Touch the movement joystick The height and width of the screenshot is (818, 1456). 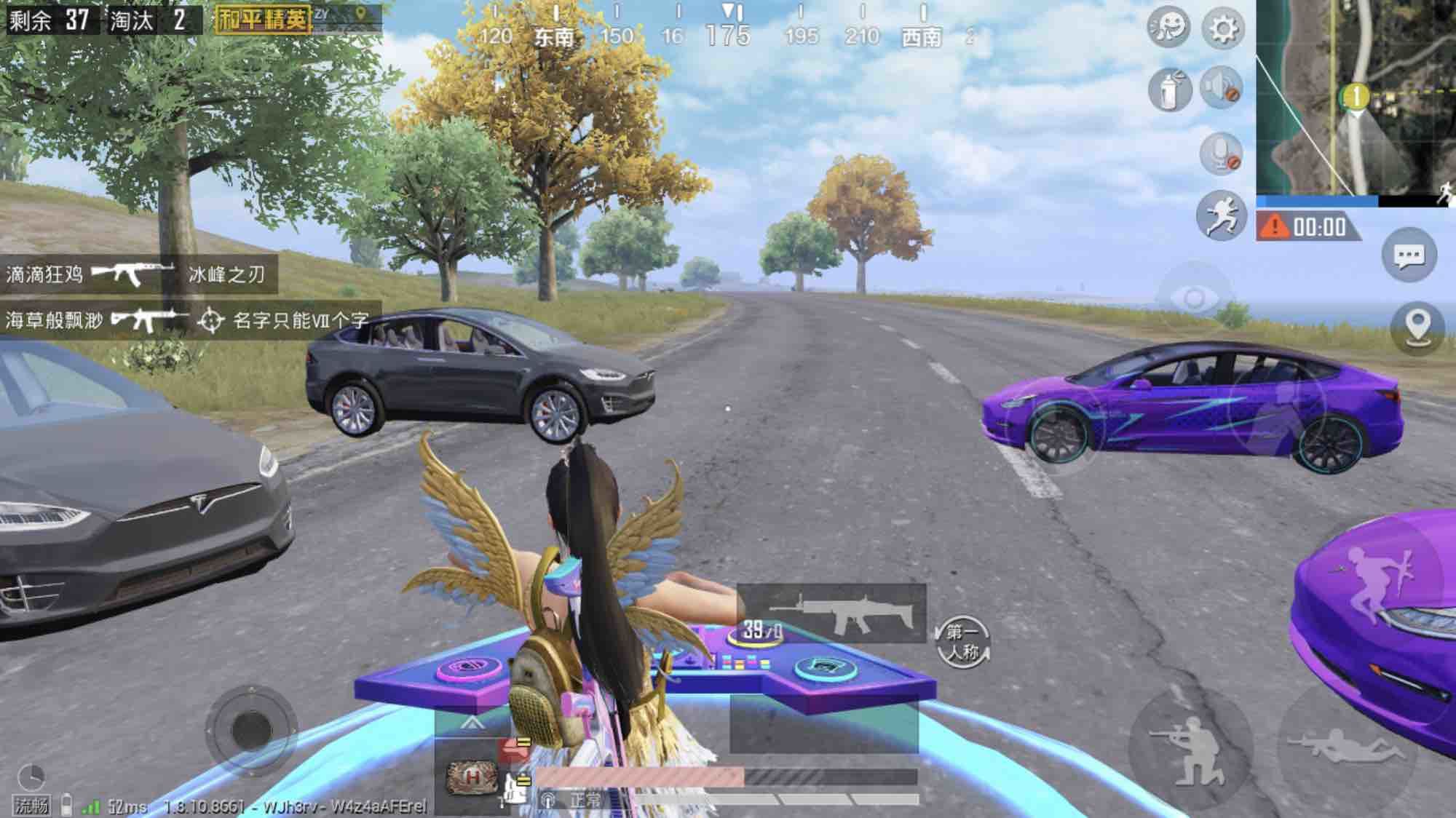250,728
